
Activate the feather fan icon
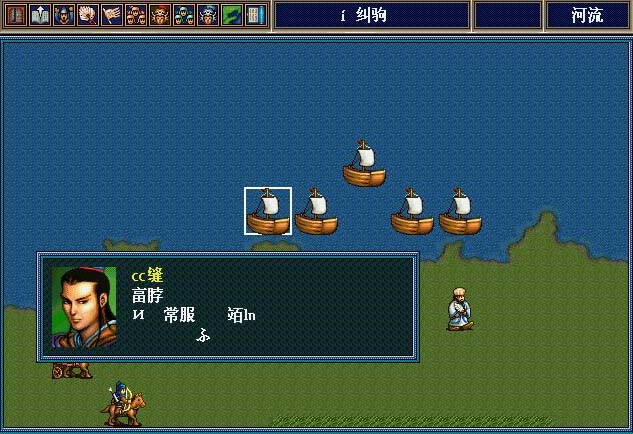88,15
